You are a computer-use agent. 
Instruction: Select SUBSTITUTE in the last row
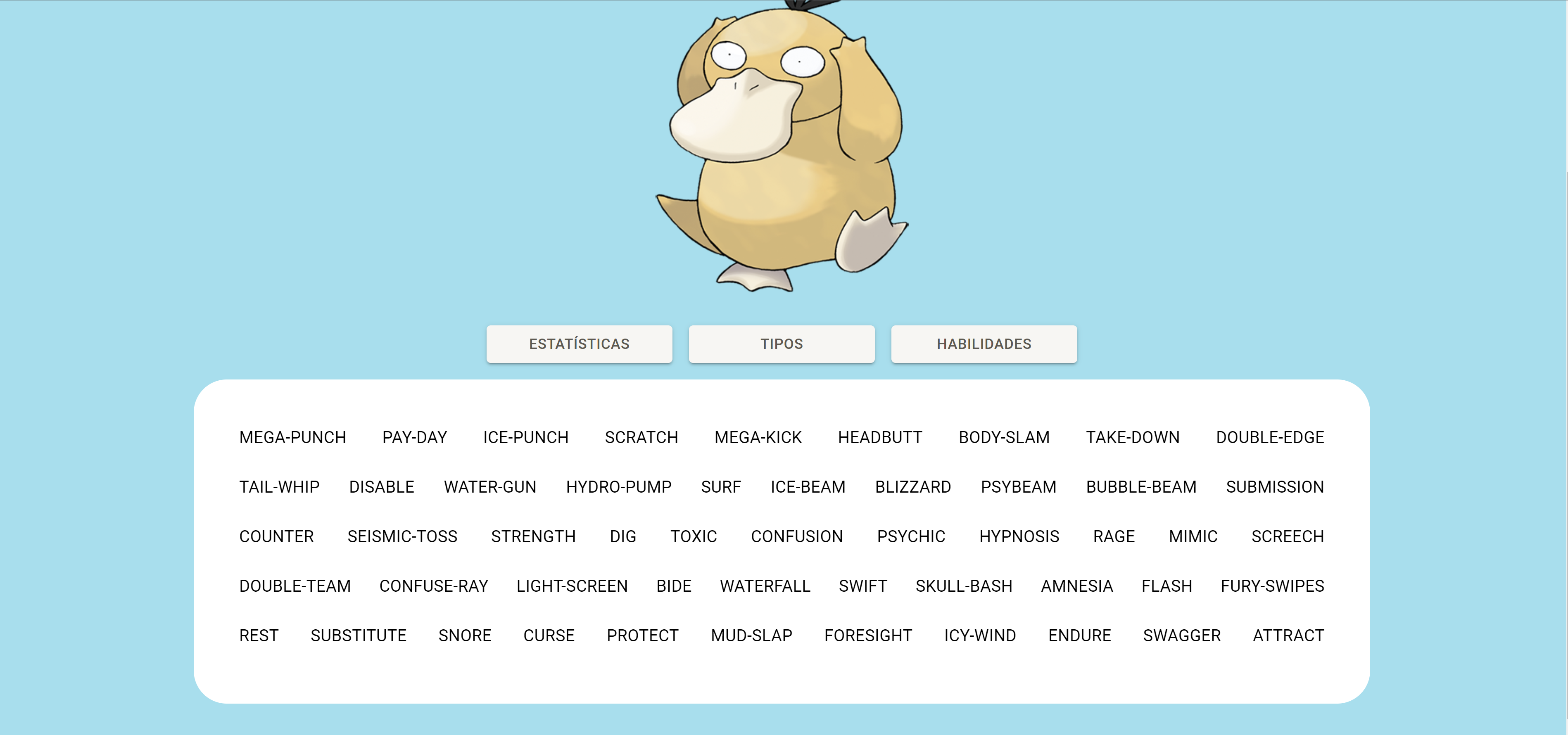click(x=359, y=635)
